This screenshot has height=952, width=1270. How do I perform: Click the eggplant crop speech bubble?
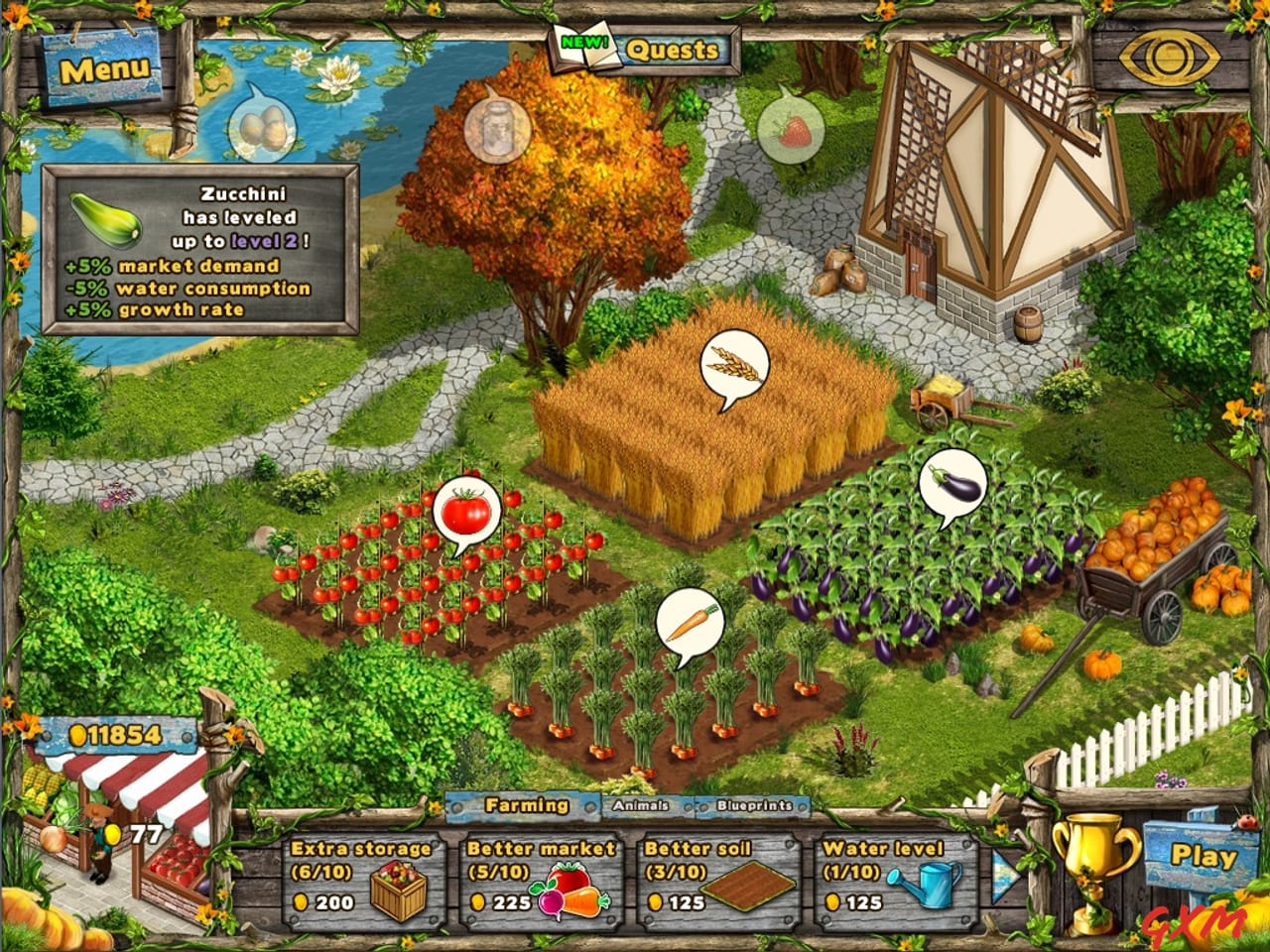click(952, 481)
